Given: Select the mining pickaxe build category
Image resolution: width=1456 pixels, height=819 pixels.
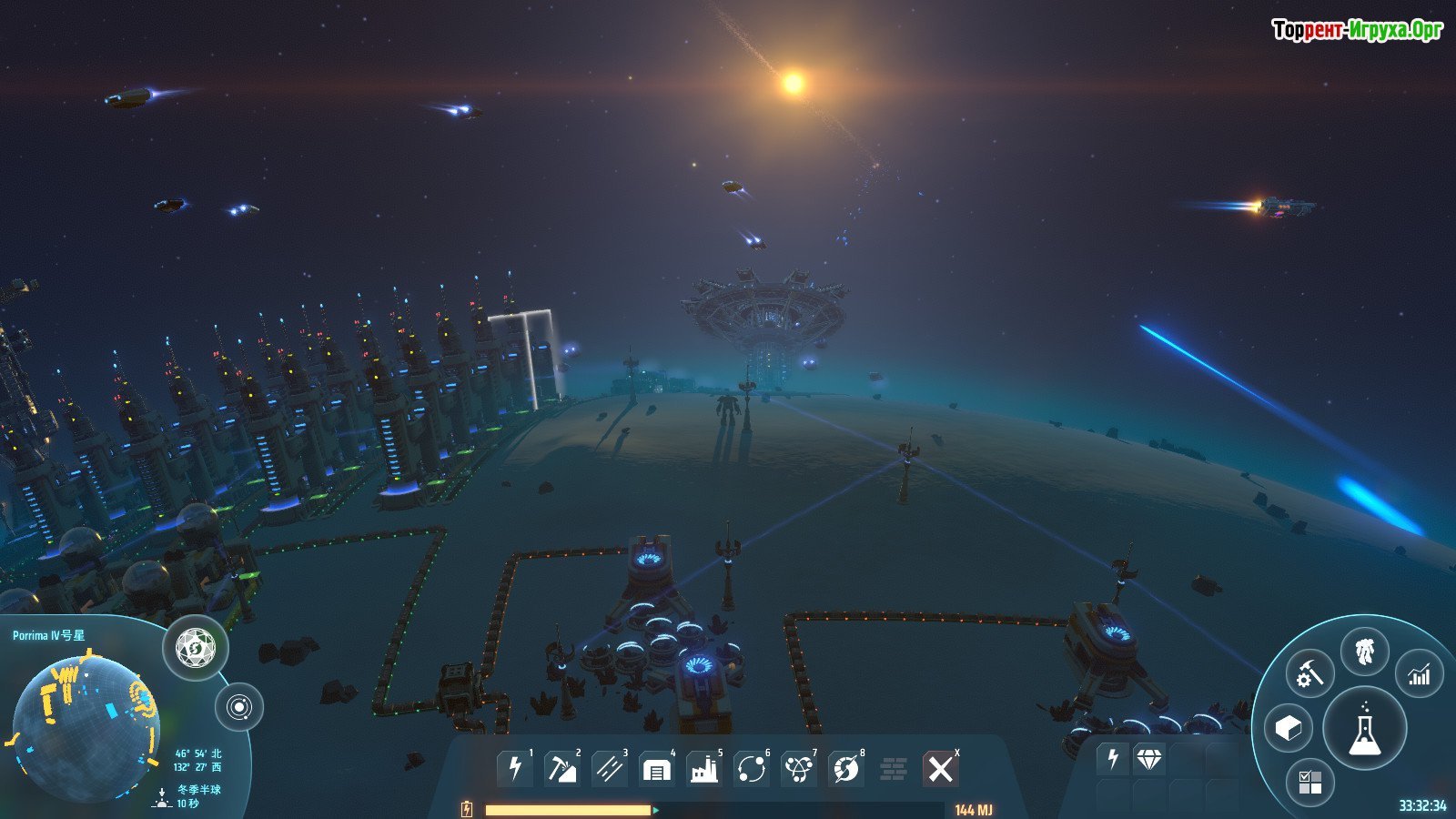Looking at the screenshot, I should [561, 769].
